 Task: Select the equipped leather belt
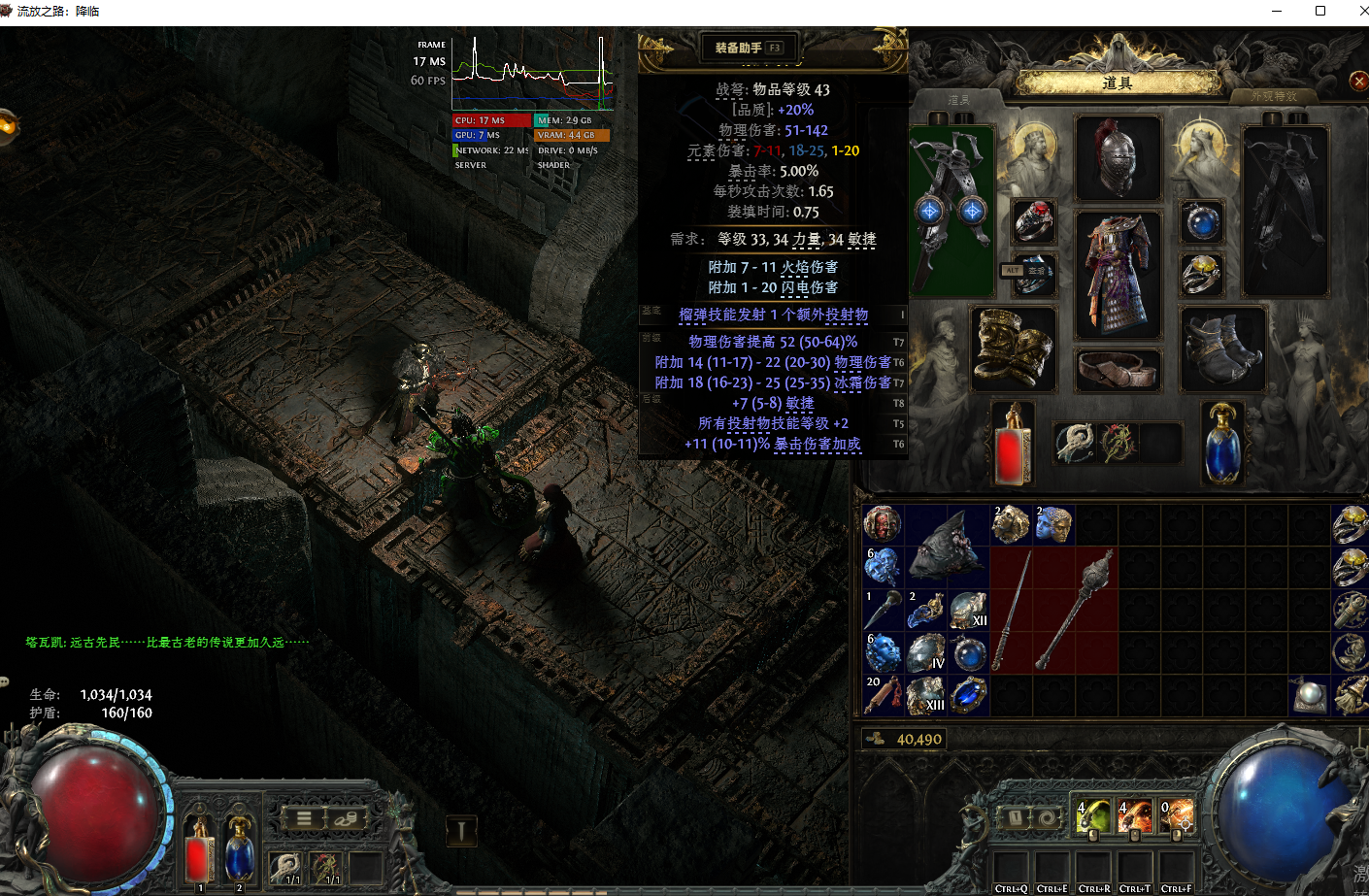click(x=1118, y=370)
